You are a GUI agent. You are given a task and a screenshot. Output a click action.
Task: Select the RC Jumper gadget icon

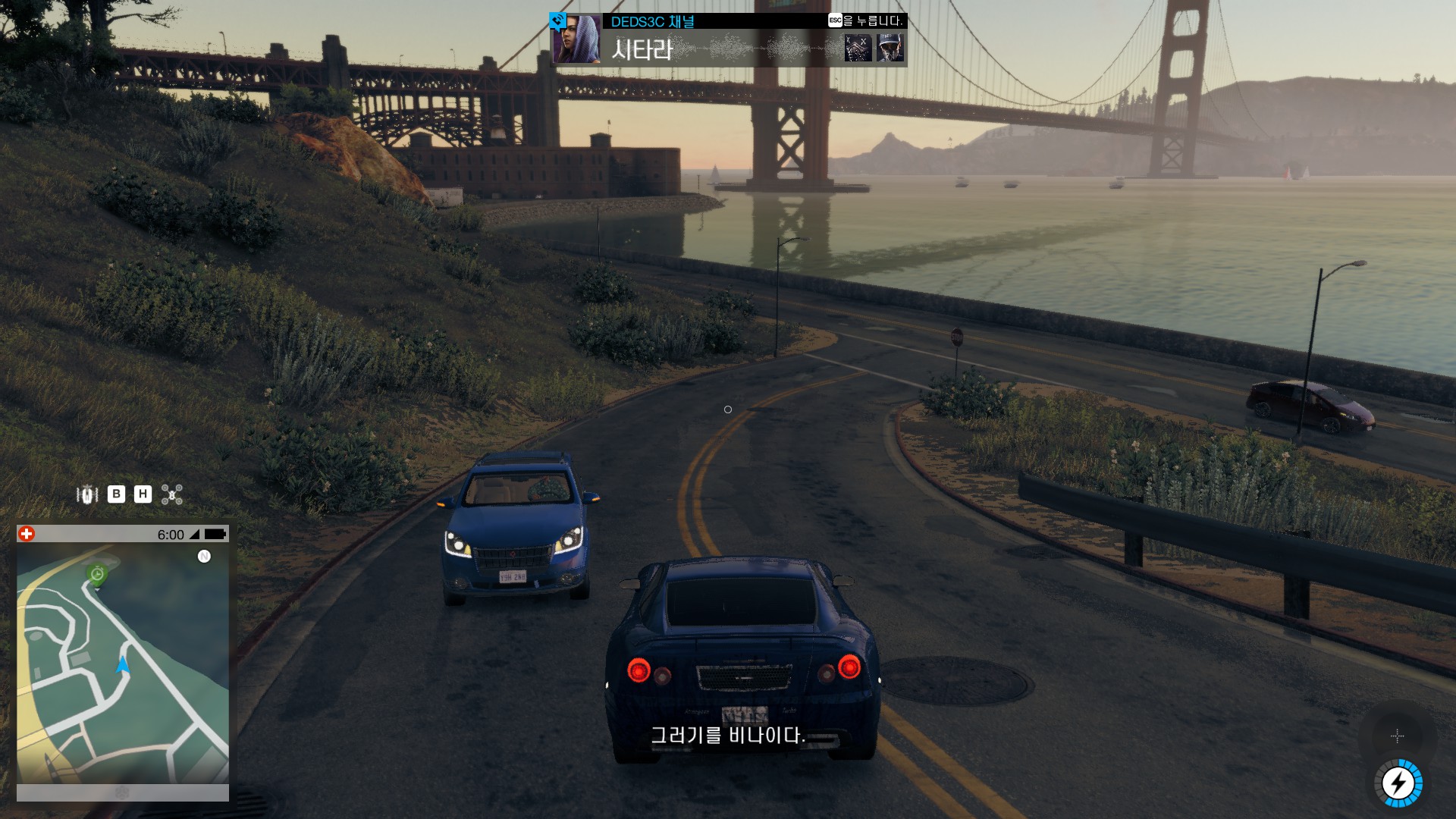pyautogui.click(x=87, y=494)
